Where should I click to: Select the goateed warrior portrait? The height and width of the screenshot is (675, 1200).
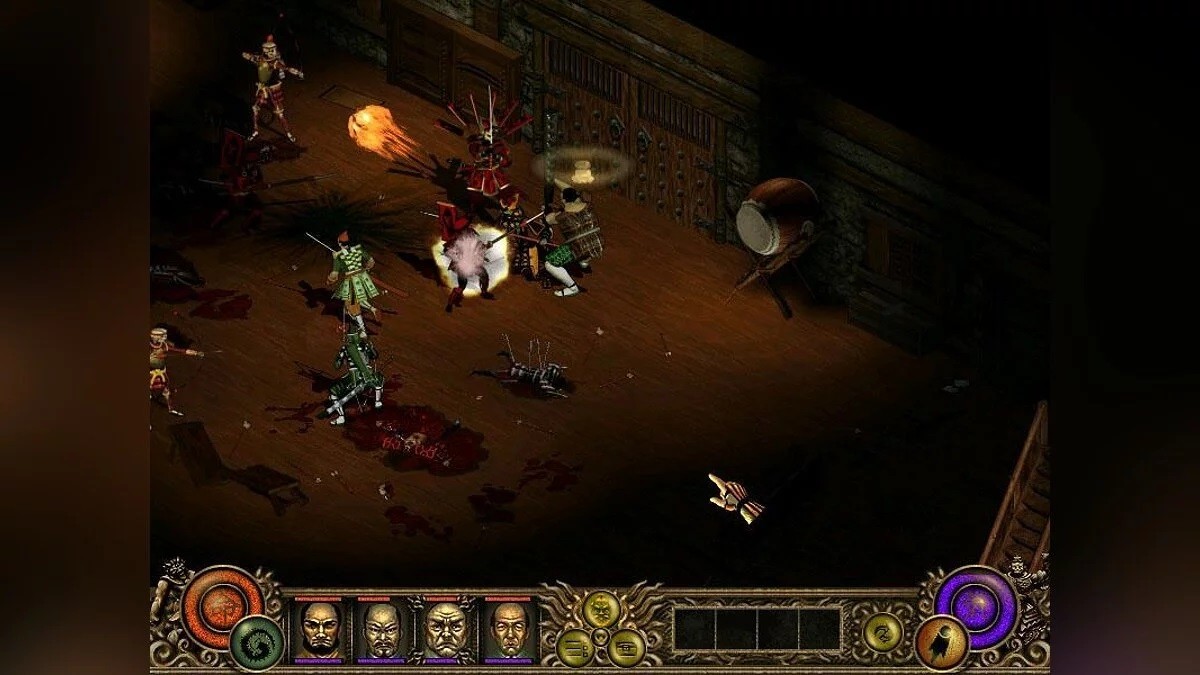tap(382, 629)
